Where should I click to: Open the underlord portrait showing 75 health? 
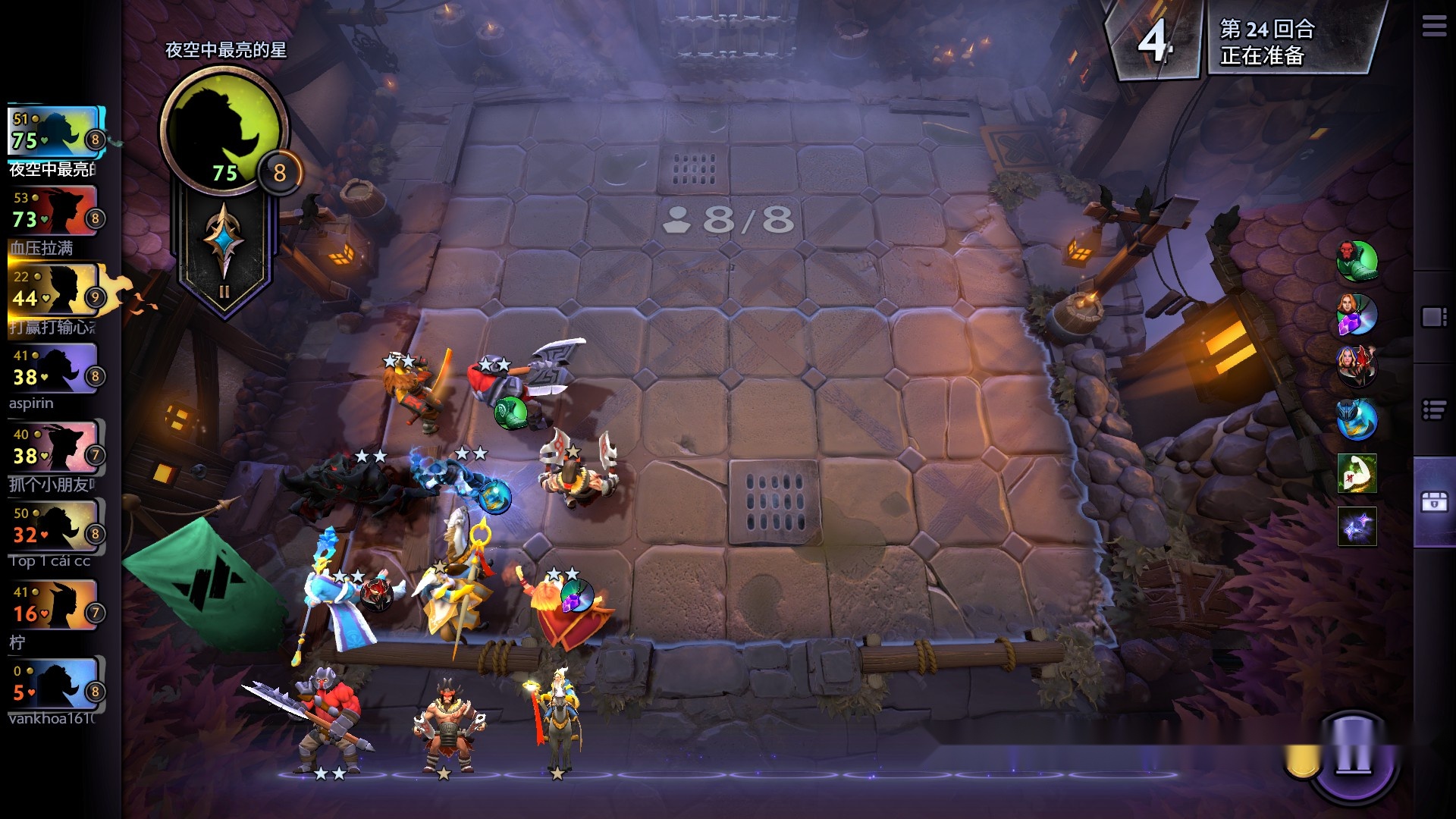[x=224, y=130]
